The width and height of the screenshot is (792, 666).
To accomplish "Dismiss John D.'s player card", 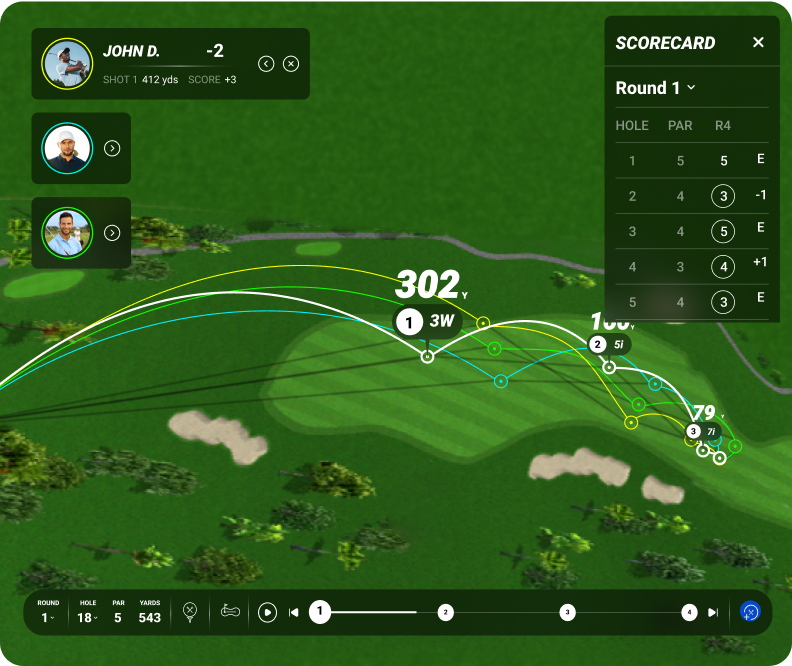I will [x=291, y=64].
